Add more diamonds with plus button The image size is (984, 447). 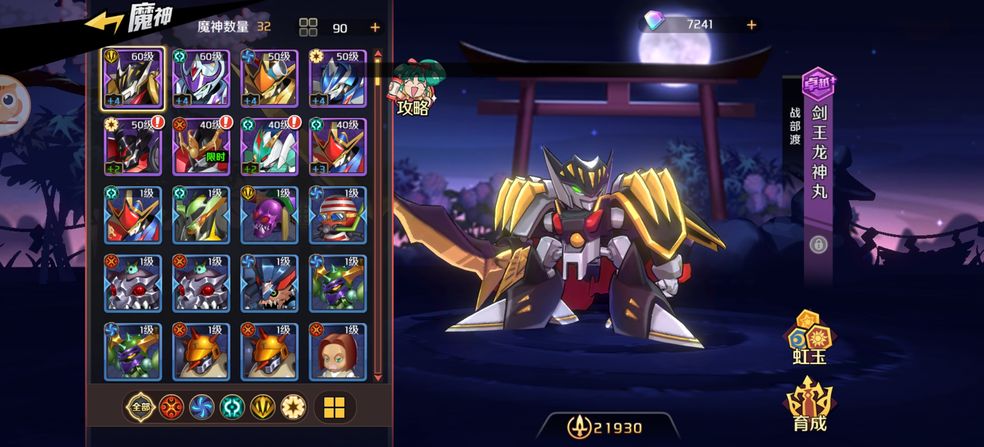[751, 24]
